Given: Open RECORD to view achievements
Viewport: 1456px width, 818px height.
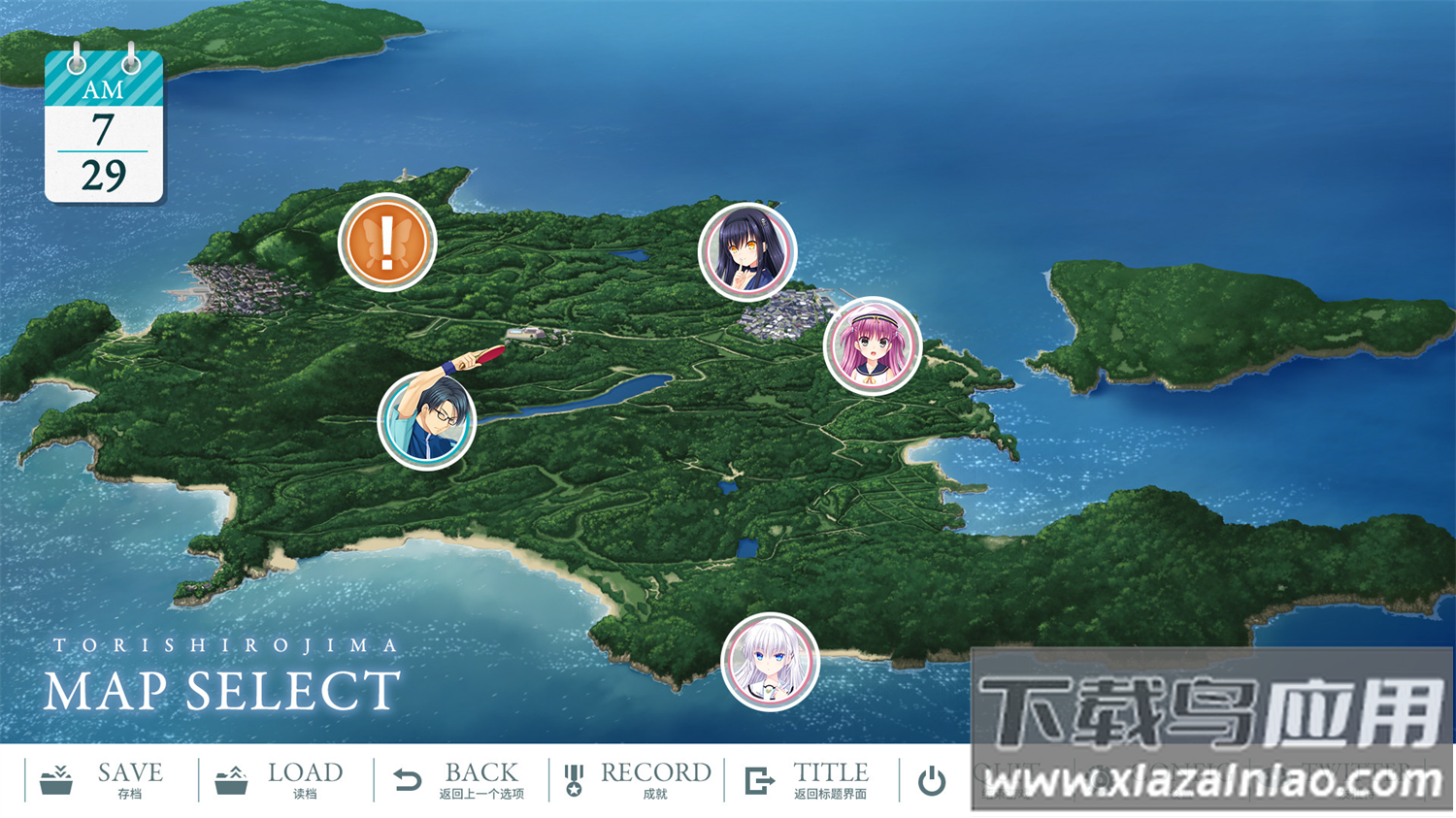Looking at the screenshot, I should tap(652, 776).
